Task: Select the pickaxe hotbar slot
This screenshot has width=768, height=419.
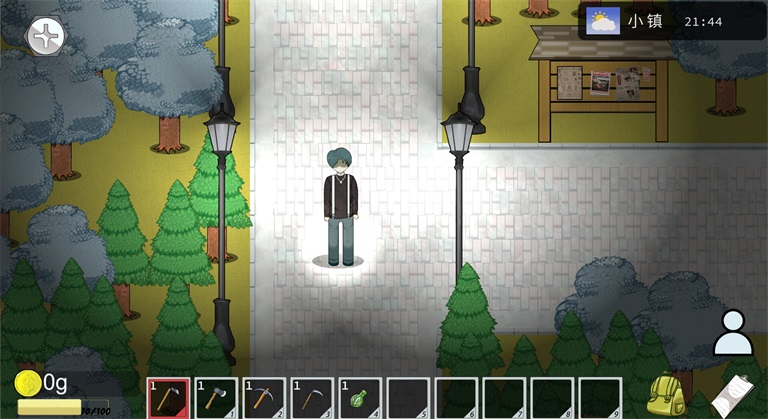Action: [264, 397]
